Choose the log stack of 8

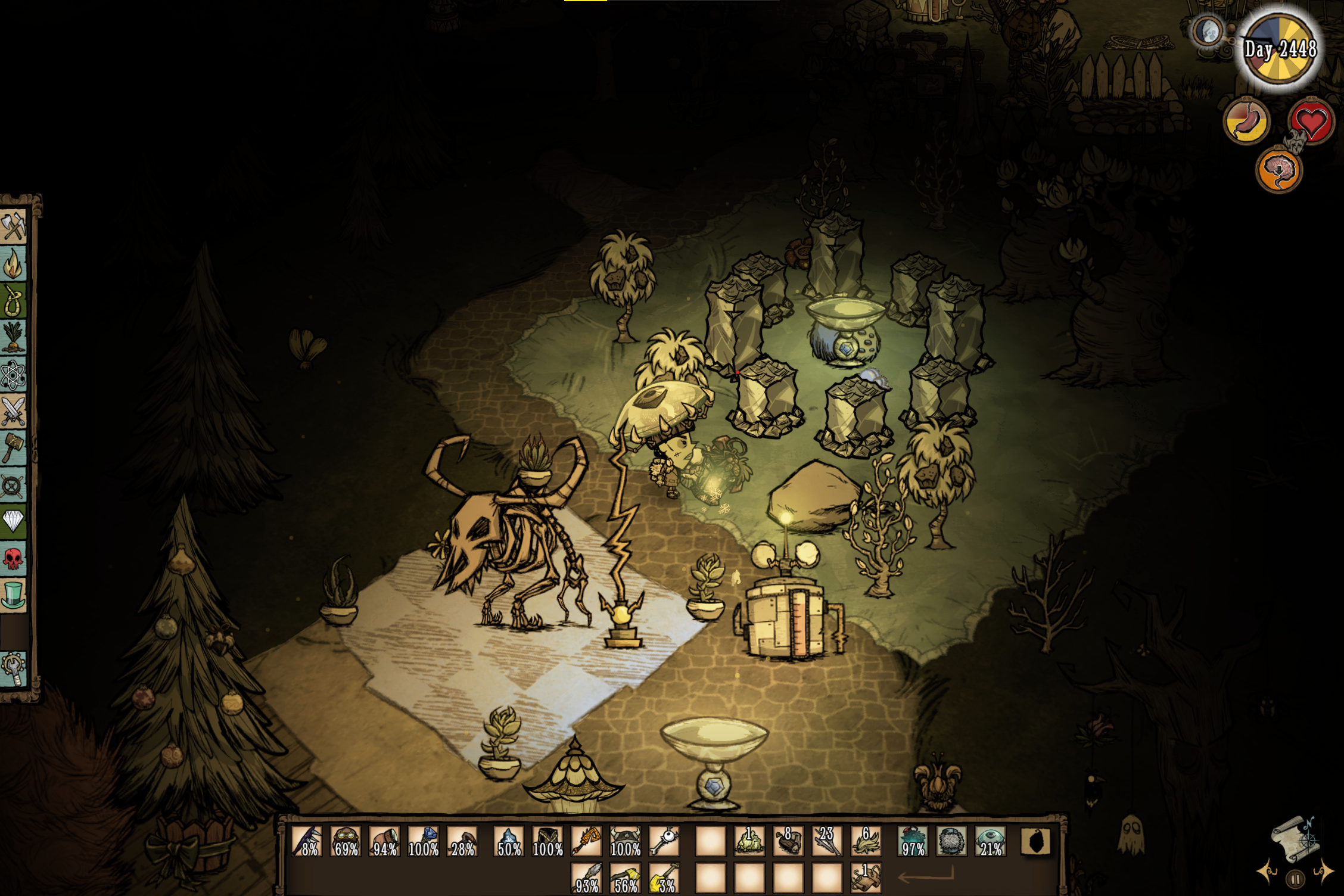788,841
